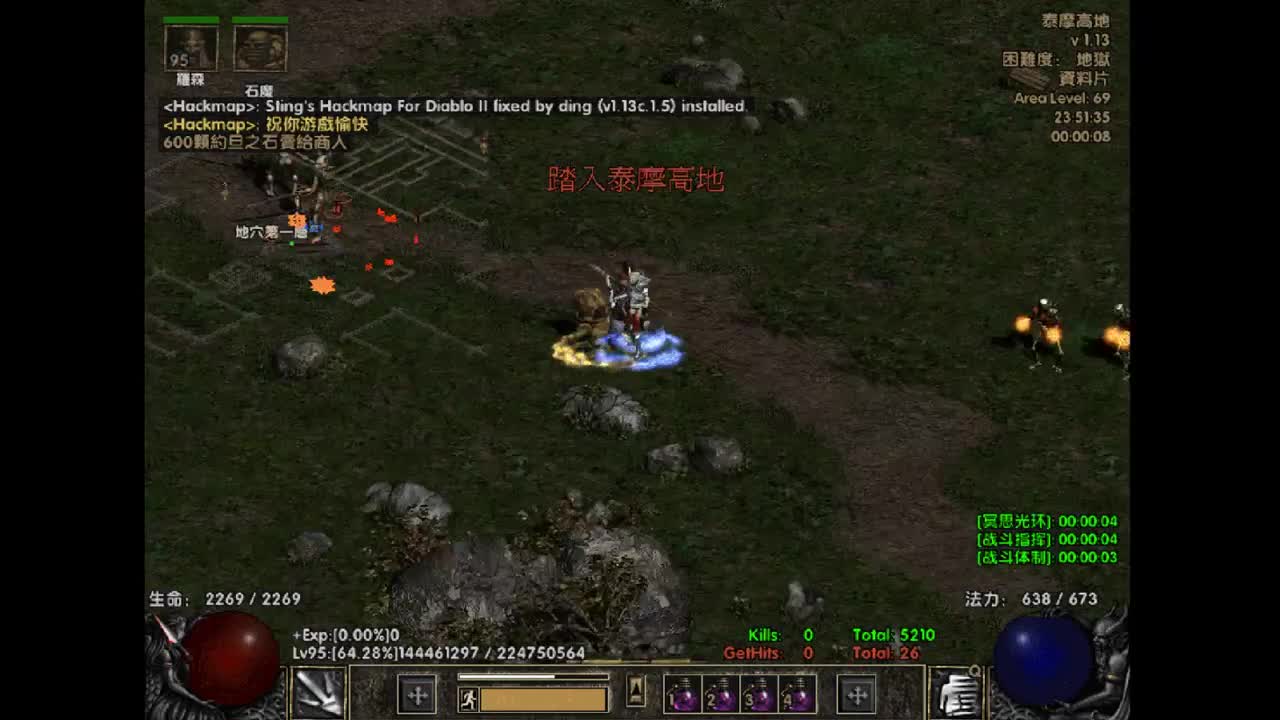Click the level 95 character portrait of 雕森
The height and width of the screenshot is (720, 1280).
coord(190,45)
